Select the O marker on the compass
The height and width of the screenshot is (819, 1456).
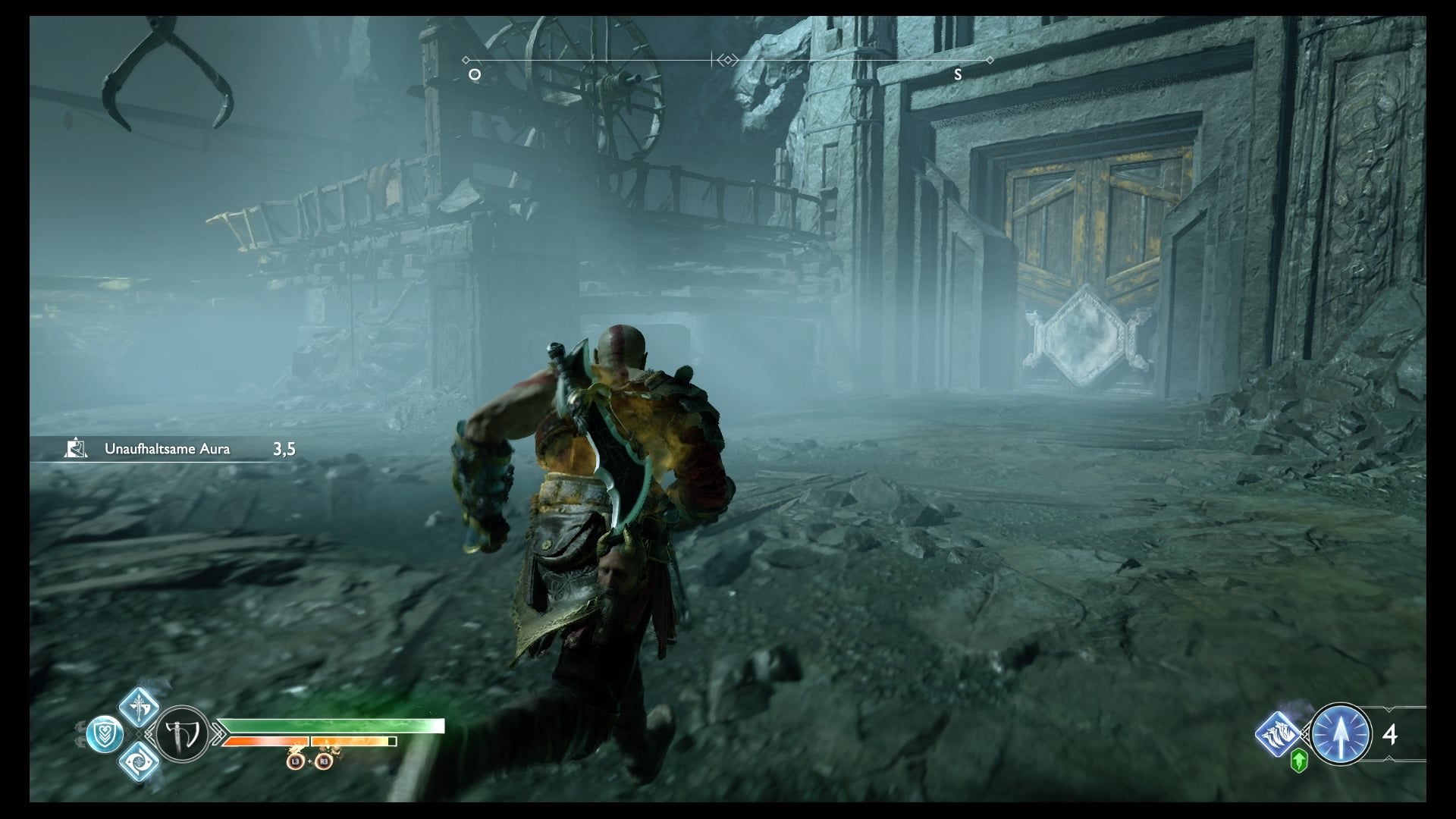[474, 74]
